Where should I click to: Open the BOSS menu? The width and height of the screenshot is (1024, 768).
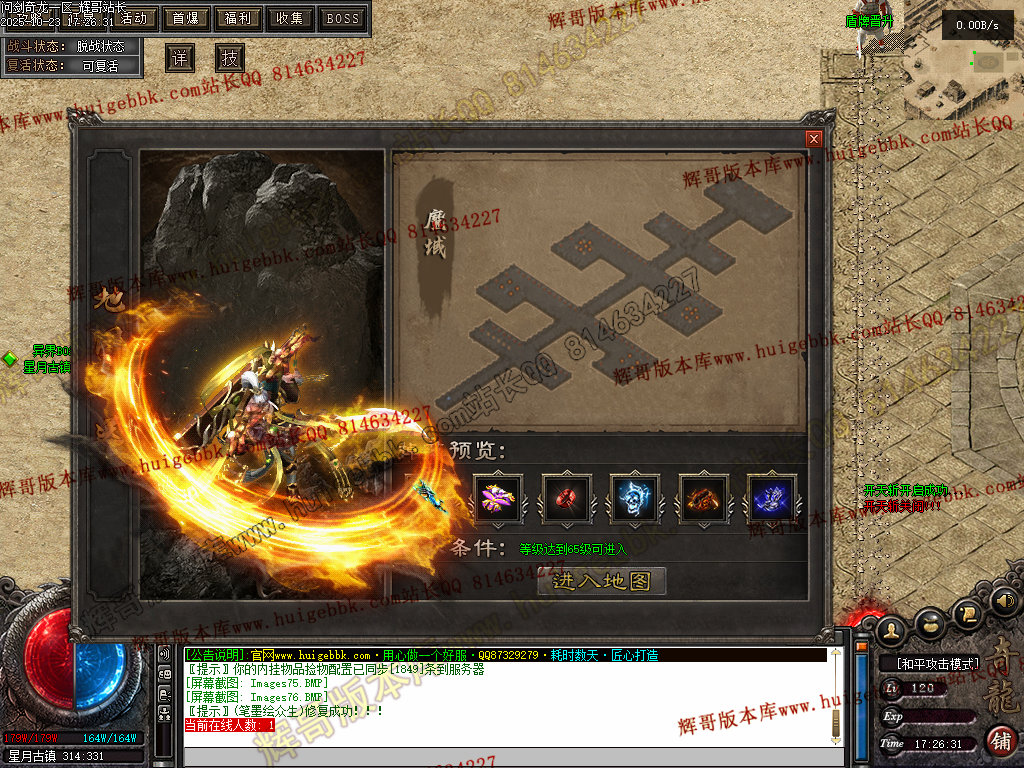tap(343, 18)
